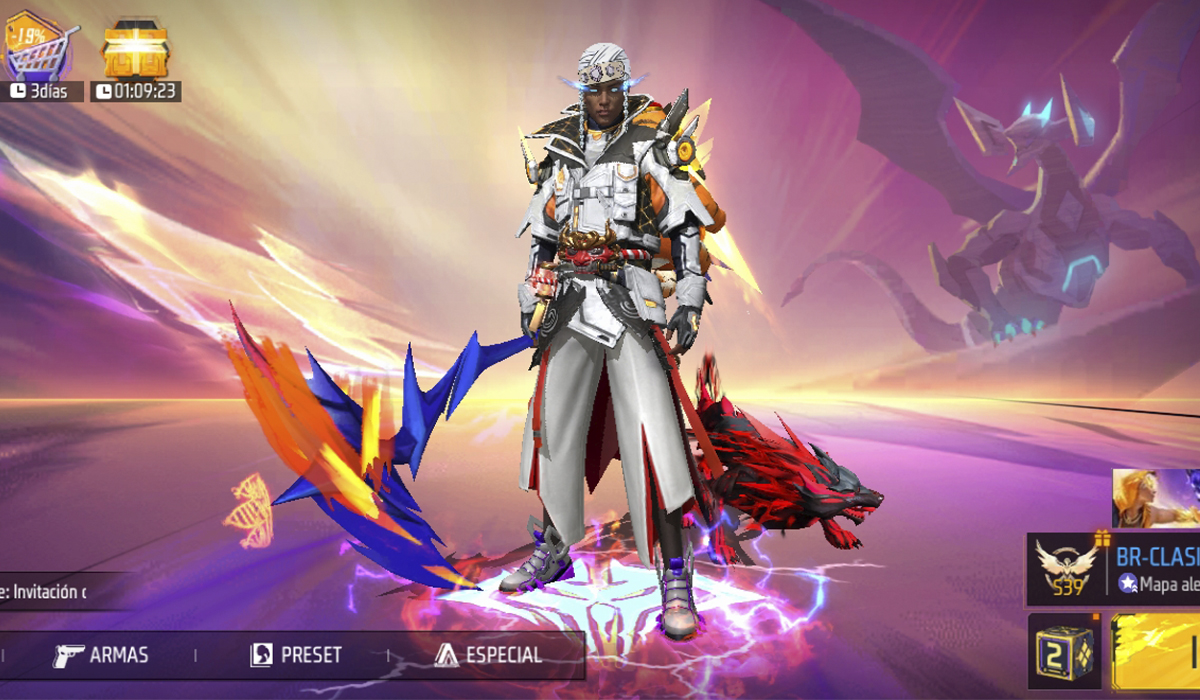Switch to the PRESET tab

click(296, 655)
